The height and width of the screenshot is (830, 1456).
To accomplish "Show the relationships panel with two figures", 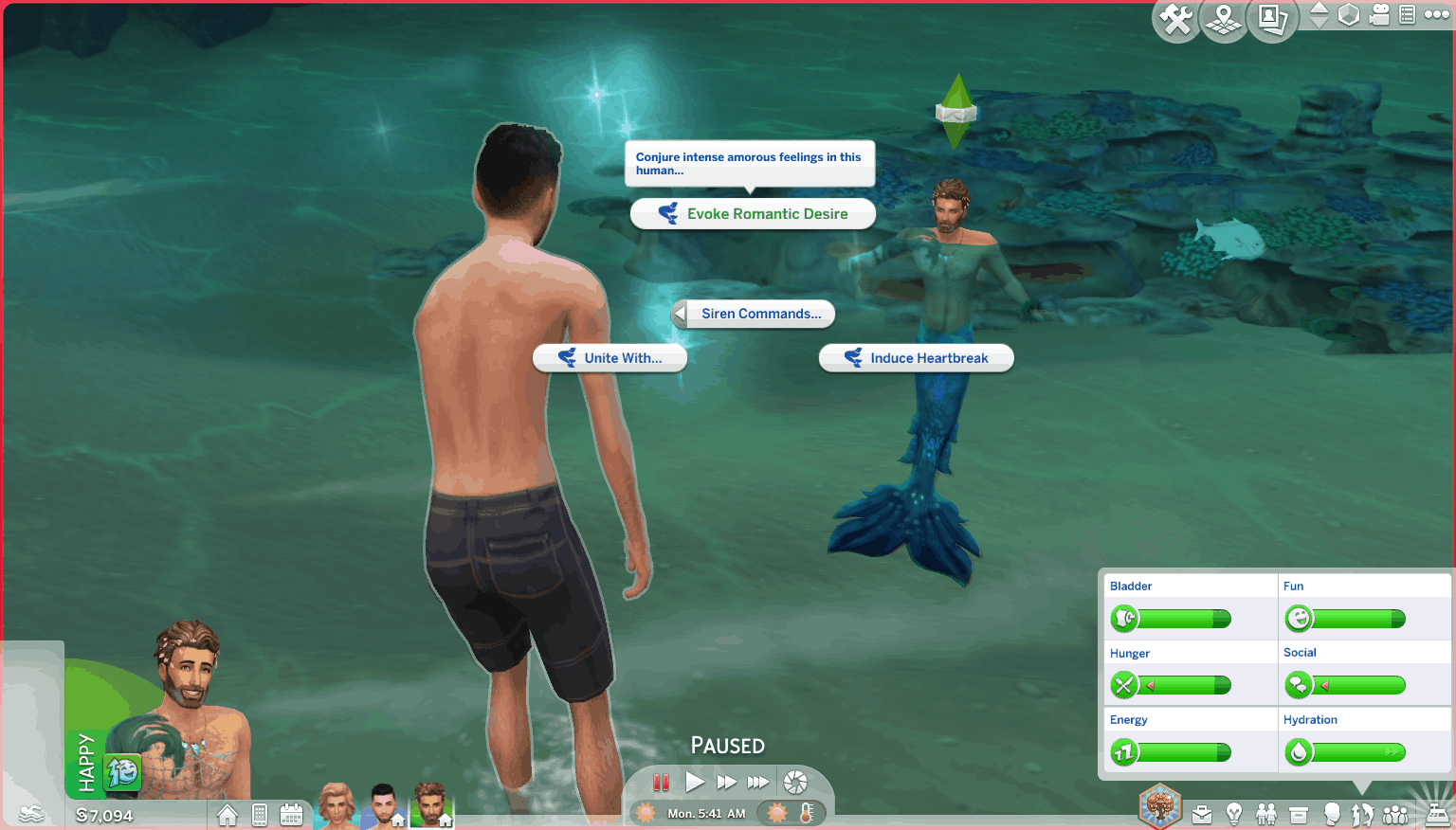I will (1266, 815).
